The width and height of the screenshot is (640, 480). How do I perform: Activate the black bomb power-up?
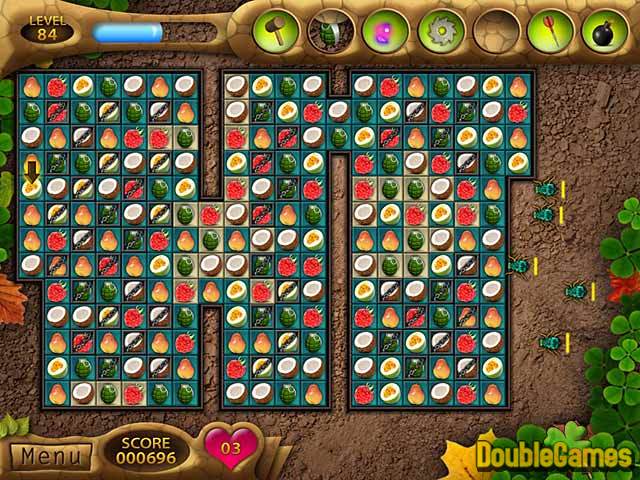click(x=605, y=31)
